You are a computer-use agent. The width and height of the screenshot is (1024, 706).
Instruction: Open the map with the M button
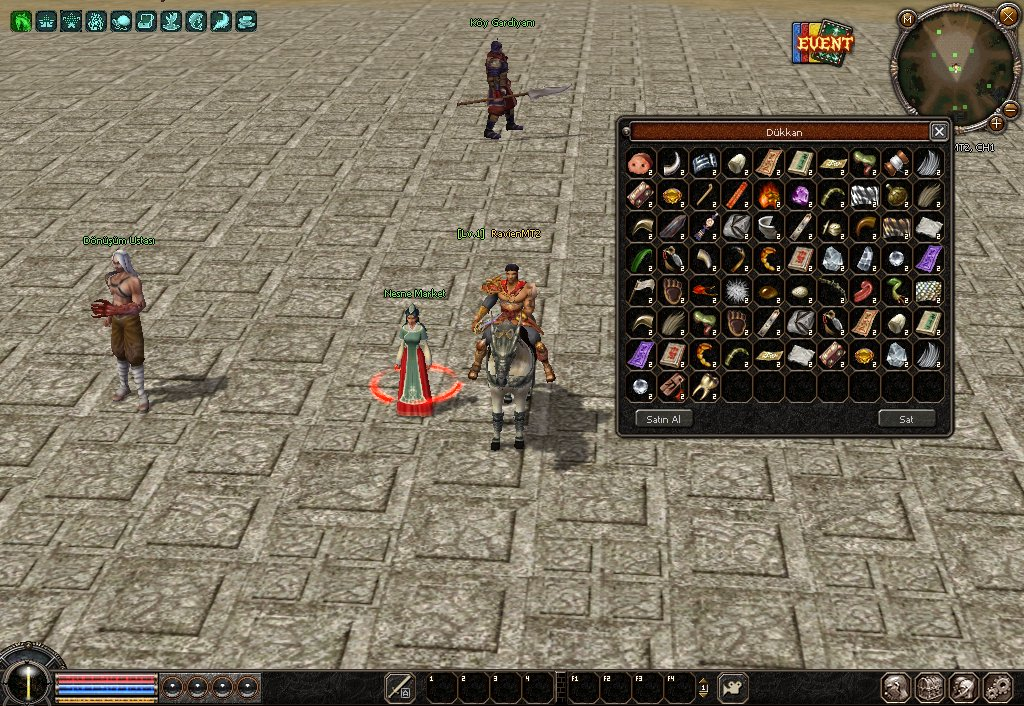pos(907,19)
